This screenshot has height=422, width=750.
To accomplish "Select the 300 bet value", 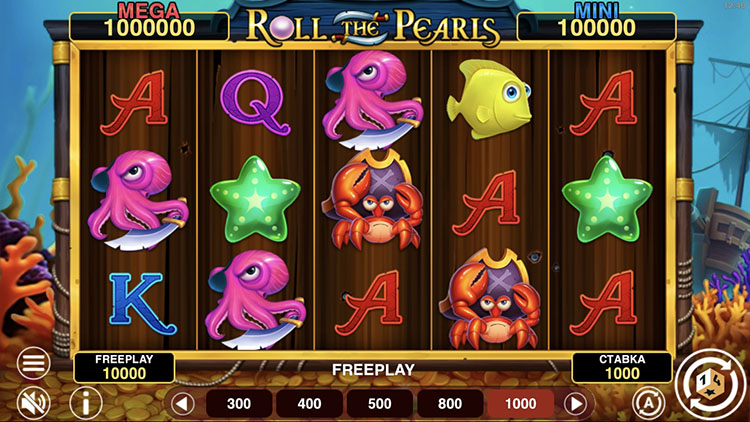I will pyautogui.click(x=239, y=404).
